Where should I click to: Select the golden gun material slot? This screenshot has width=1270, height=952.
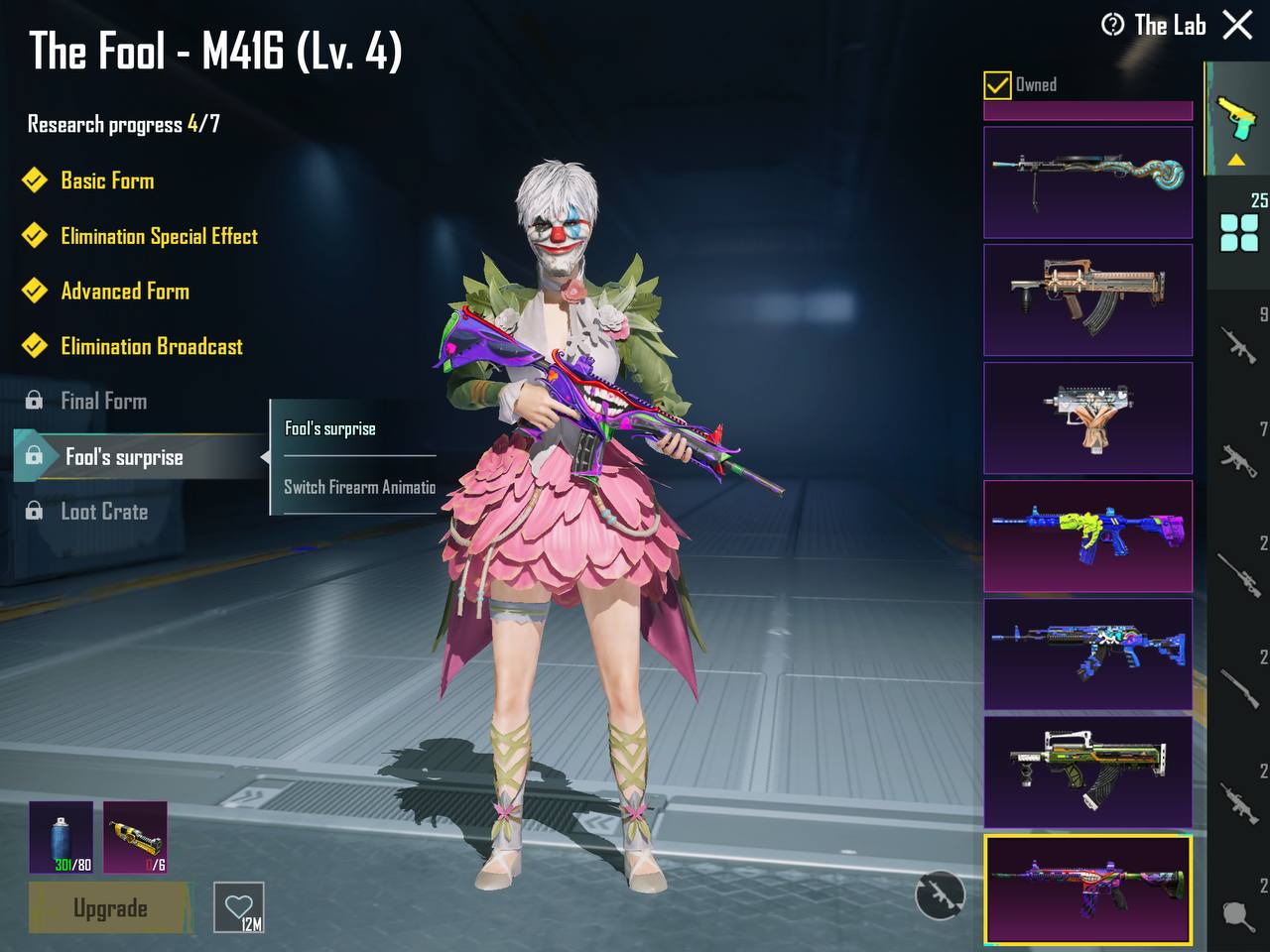coord(135,838)
